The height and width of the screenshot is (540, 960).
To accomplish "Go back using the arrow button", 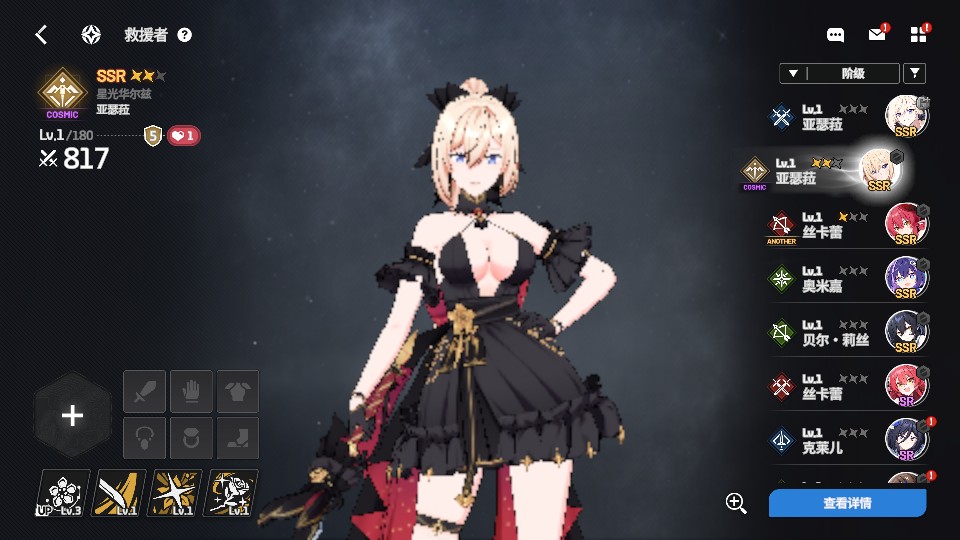I will [x=41, y=35].
